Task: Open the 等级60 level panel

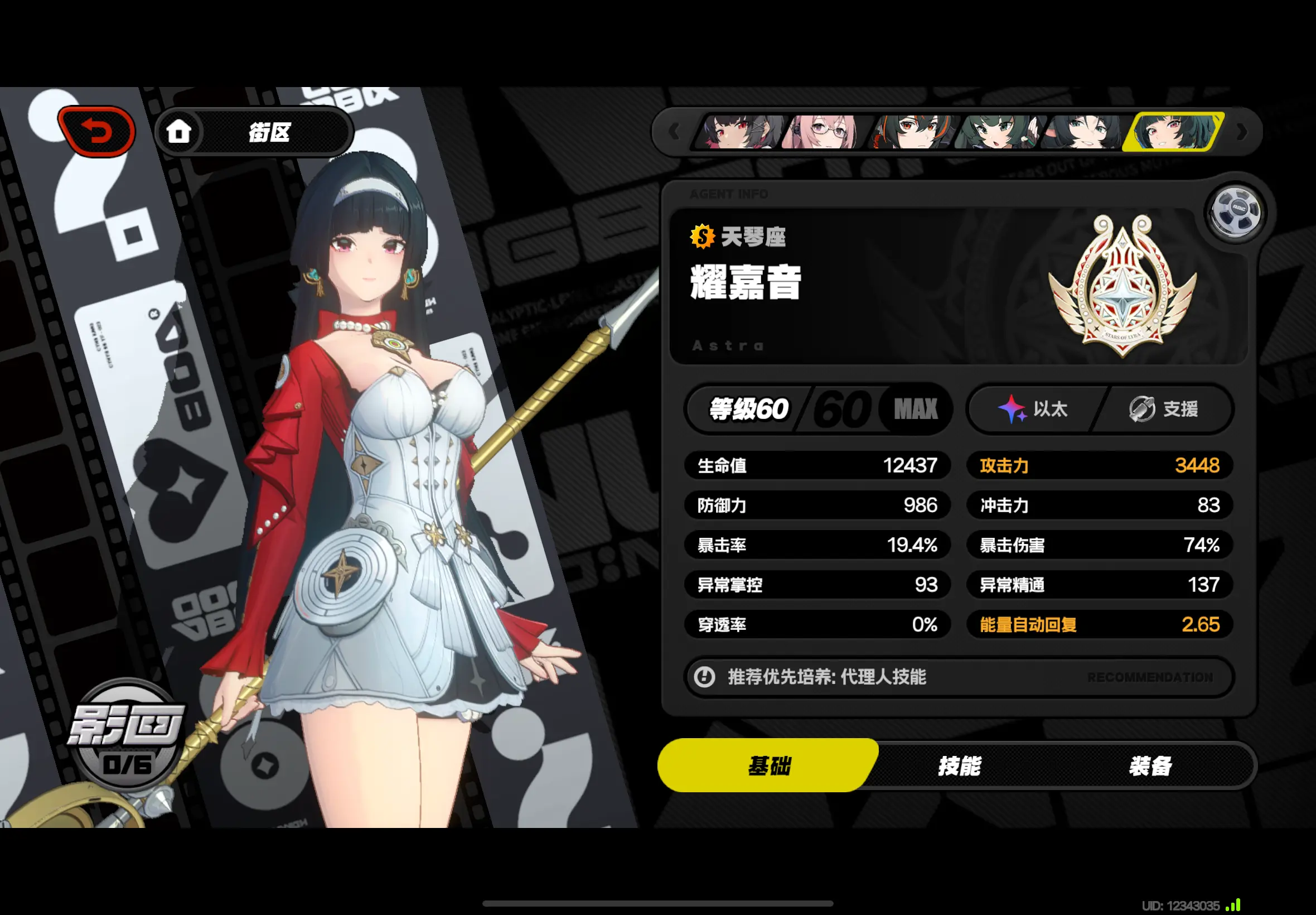Action: tap(817, 410)
